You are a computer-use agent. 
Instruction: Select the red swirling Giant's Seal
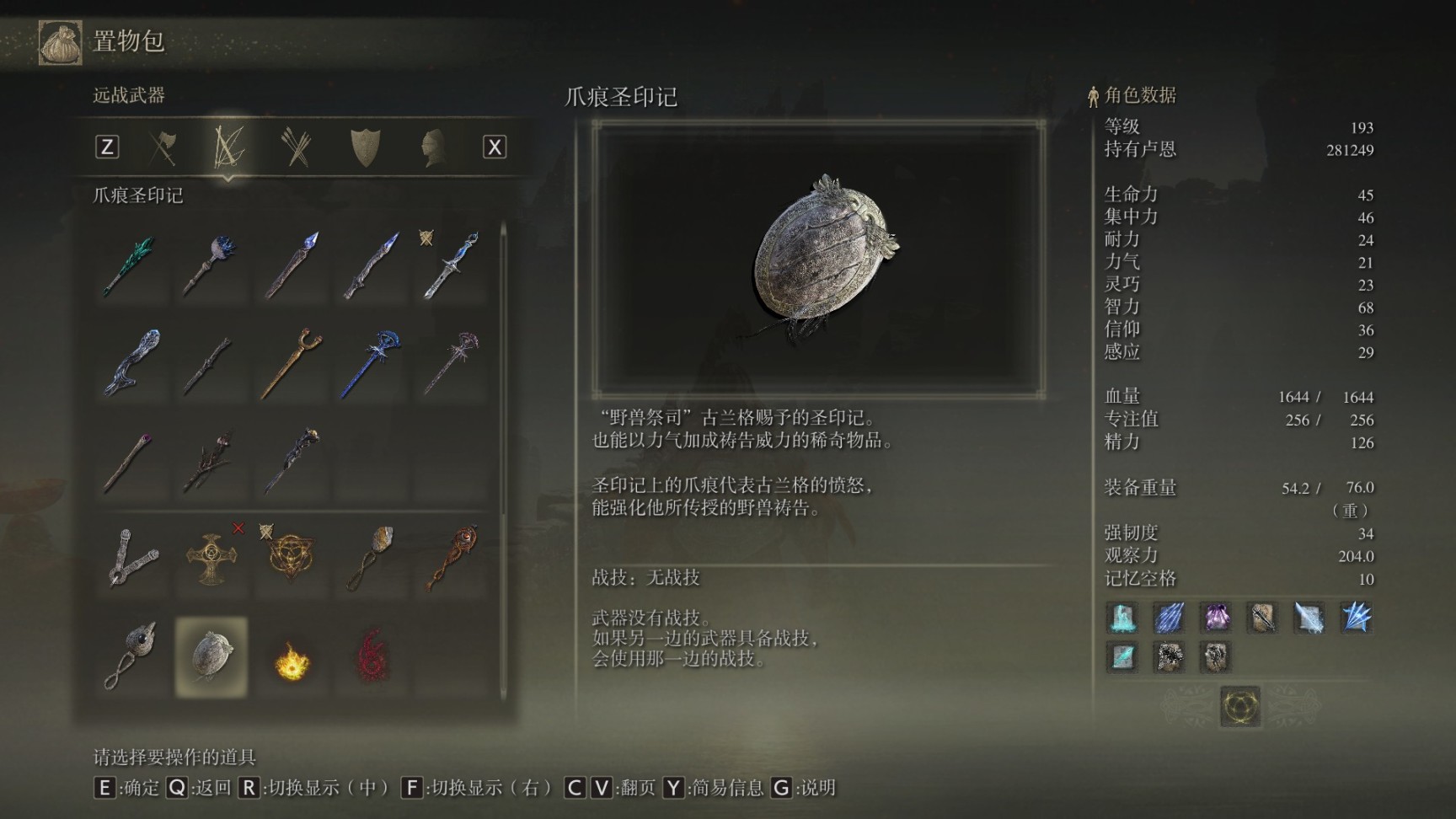point(371,657)
